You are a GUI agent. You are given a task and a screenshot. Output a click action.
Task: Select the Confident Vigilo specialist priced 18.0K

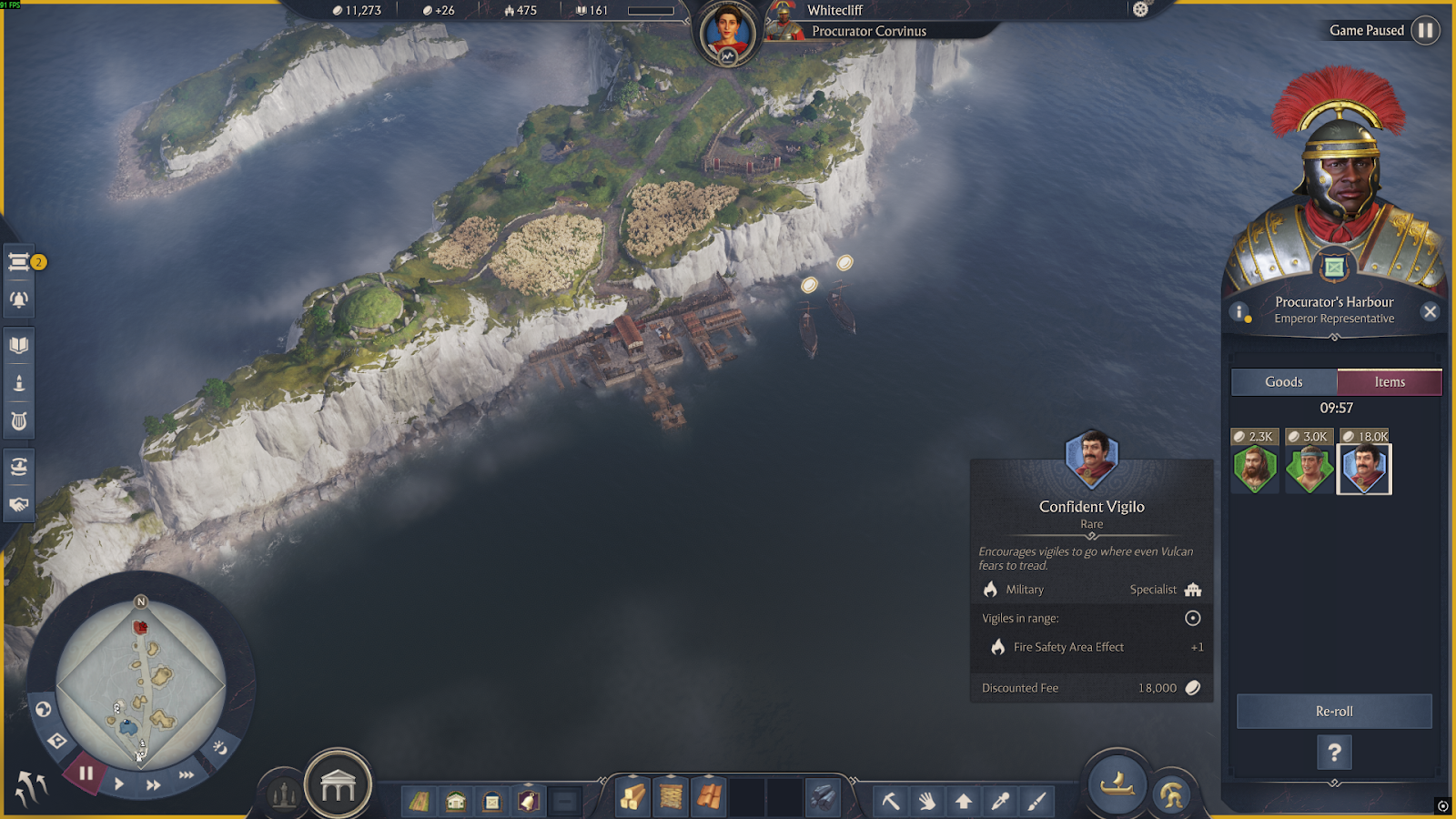point(1364,470)
